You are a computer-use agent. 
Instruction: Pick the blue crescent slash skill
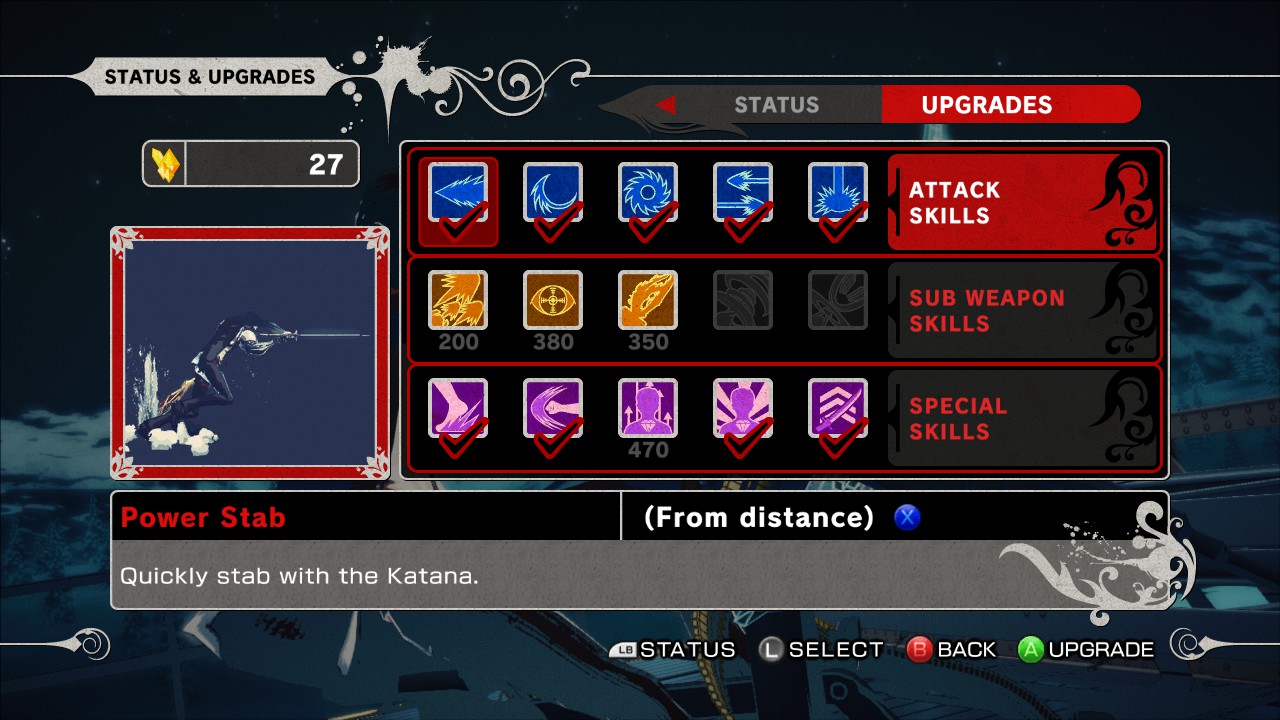point(553,192)
